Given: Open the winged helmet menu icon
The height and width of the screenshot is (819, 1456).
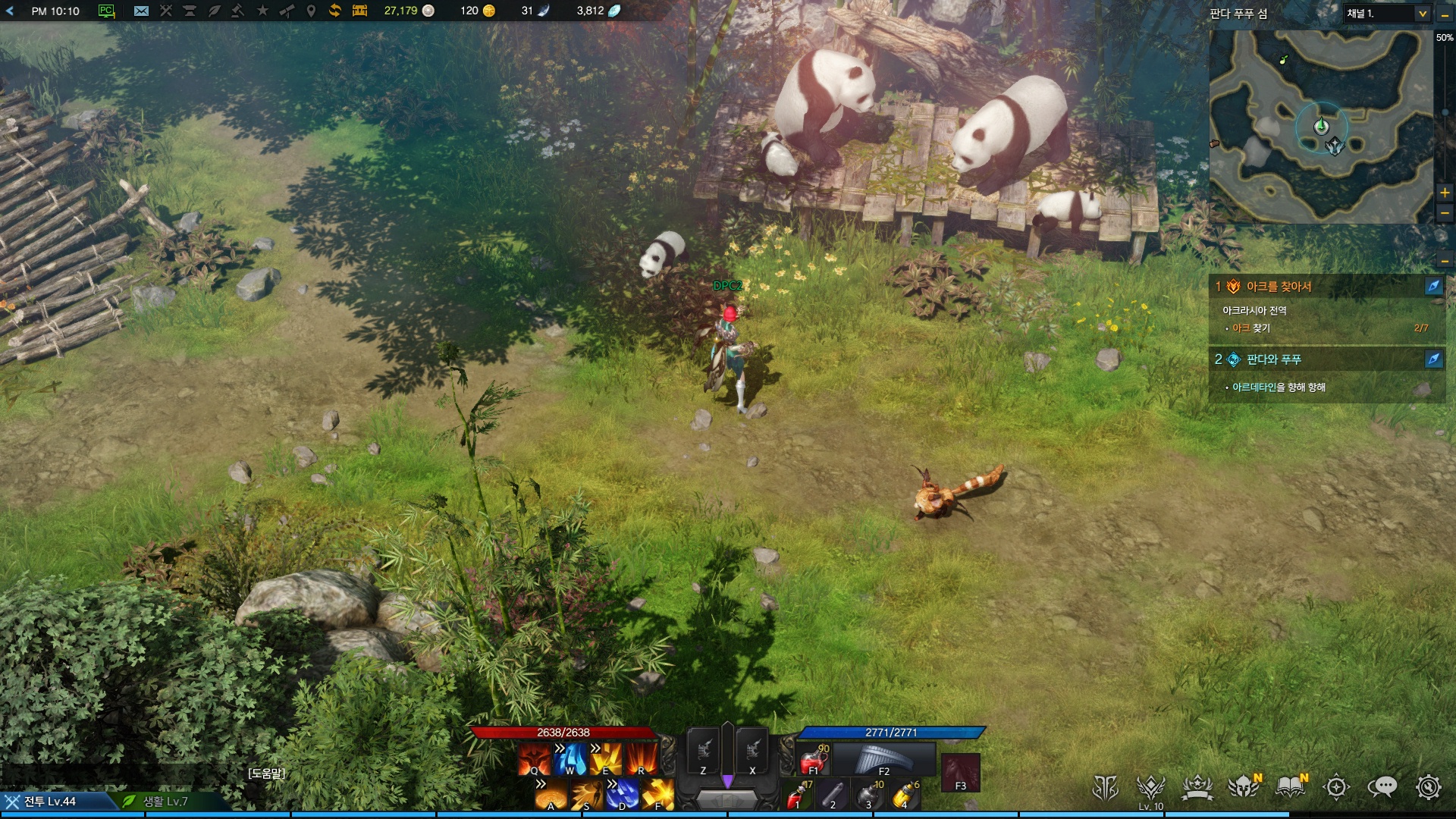Looking at the screenshot, I should tap(1244, 787).
